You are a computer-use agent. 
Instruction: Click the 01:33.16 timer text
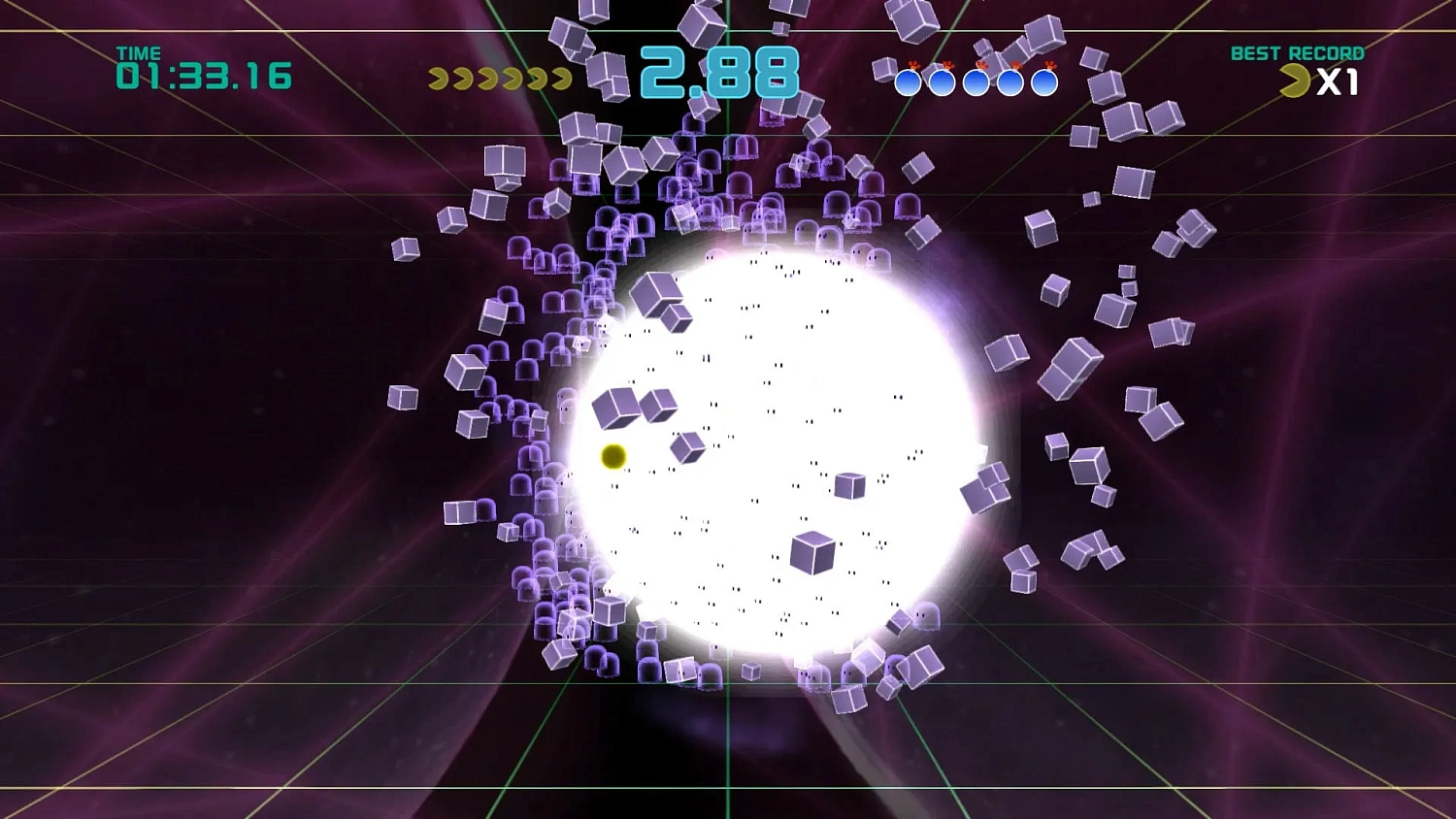(204, 74)
